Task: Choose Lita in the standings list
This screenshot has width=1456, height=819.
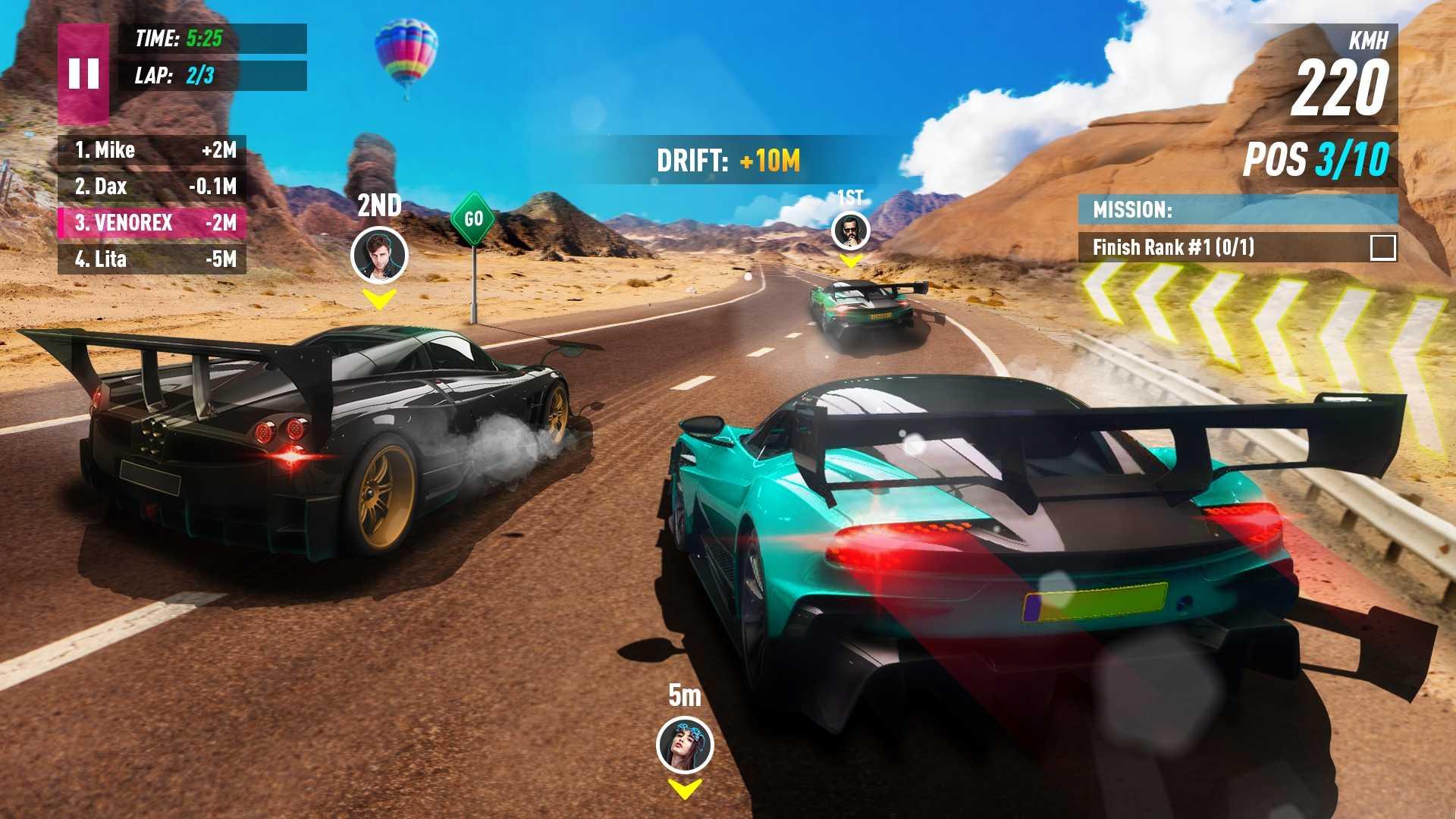Action: 152,259
